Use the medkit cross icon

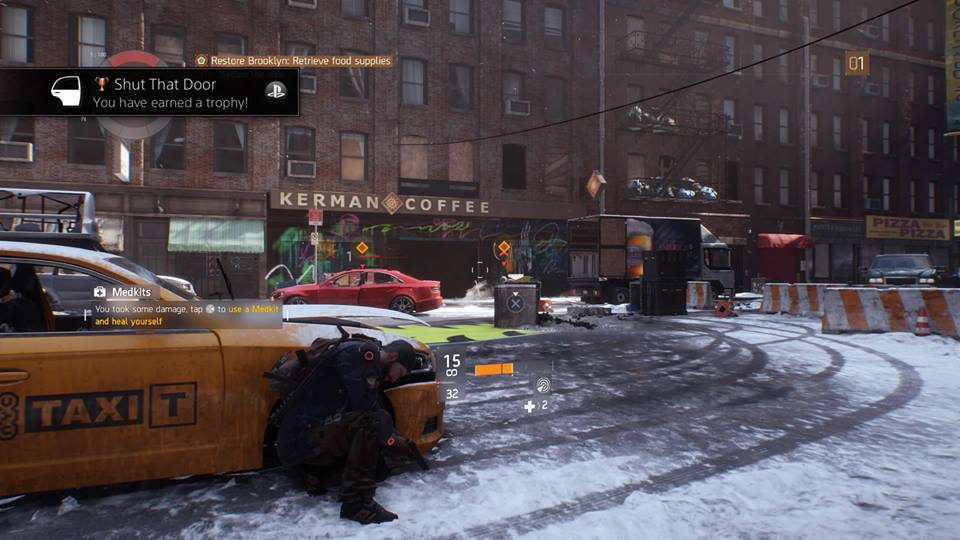[530, 406]
